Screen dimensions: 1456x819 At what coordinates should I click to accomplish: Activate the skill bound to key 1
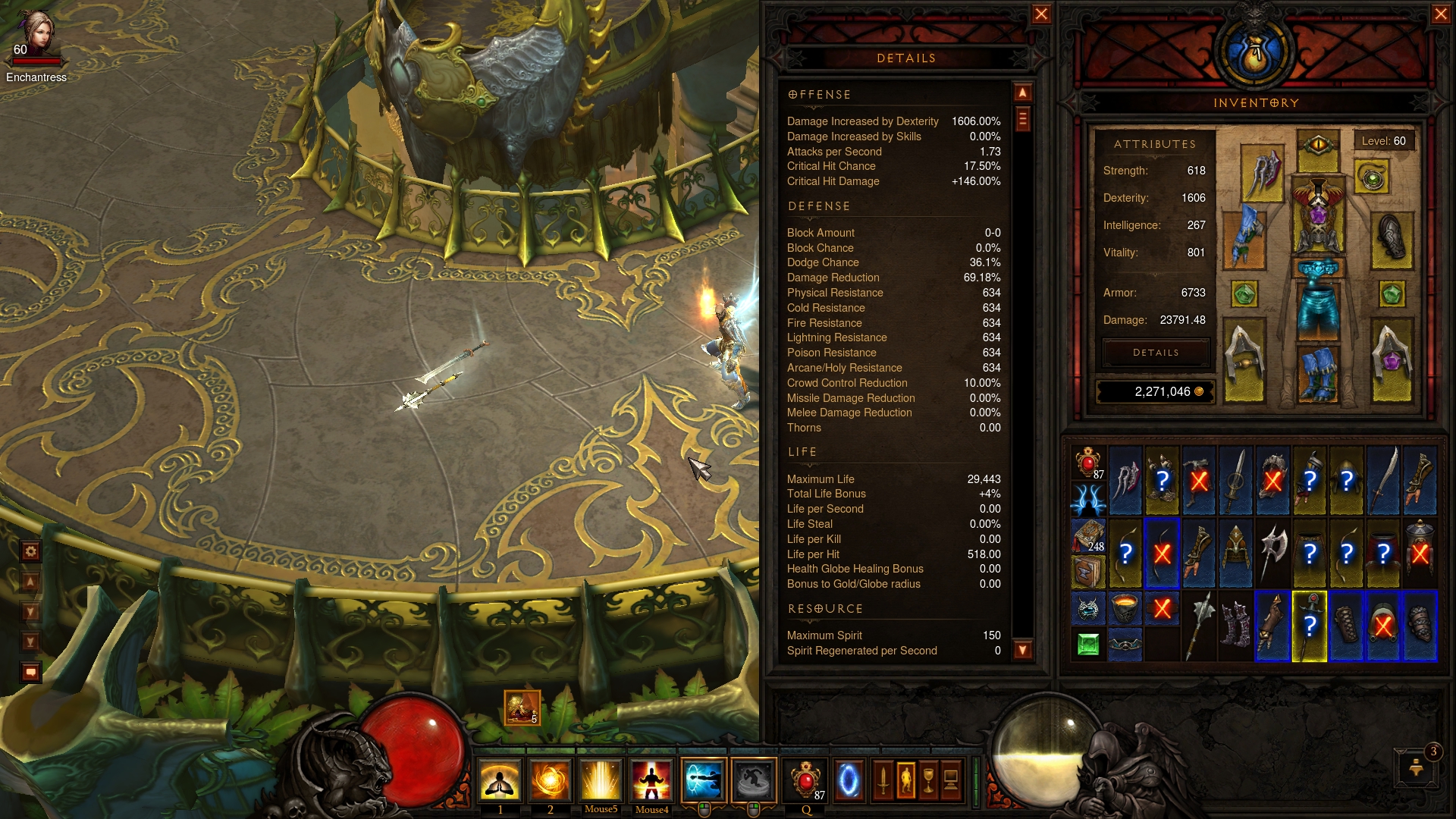(500, 780)
